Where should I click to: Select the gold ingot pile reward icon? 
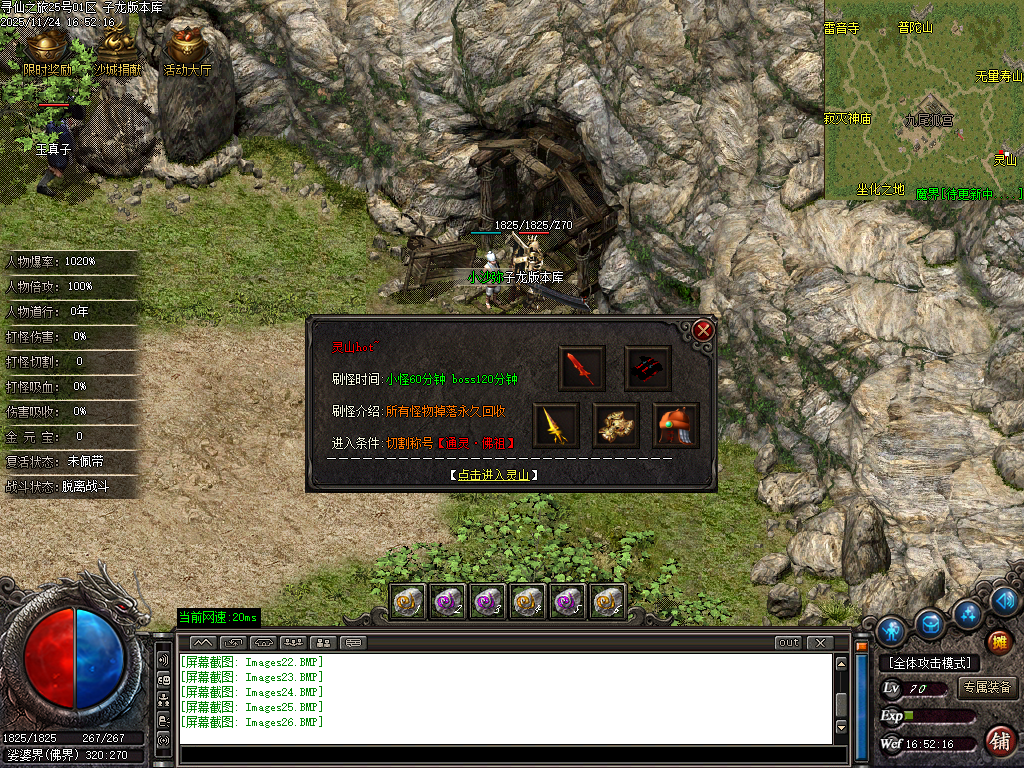tap(616, 426)
